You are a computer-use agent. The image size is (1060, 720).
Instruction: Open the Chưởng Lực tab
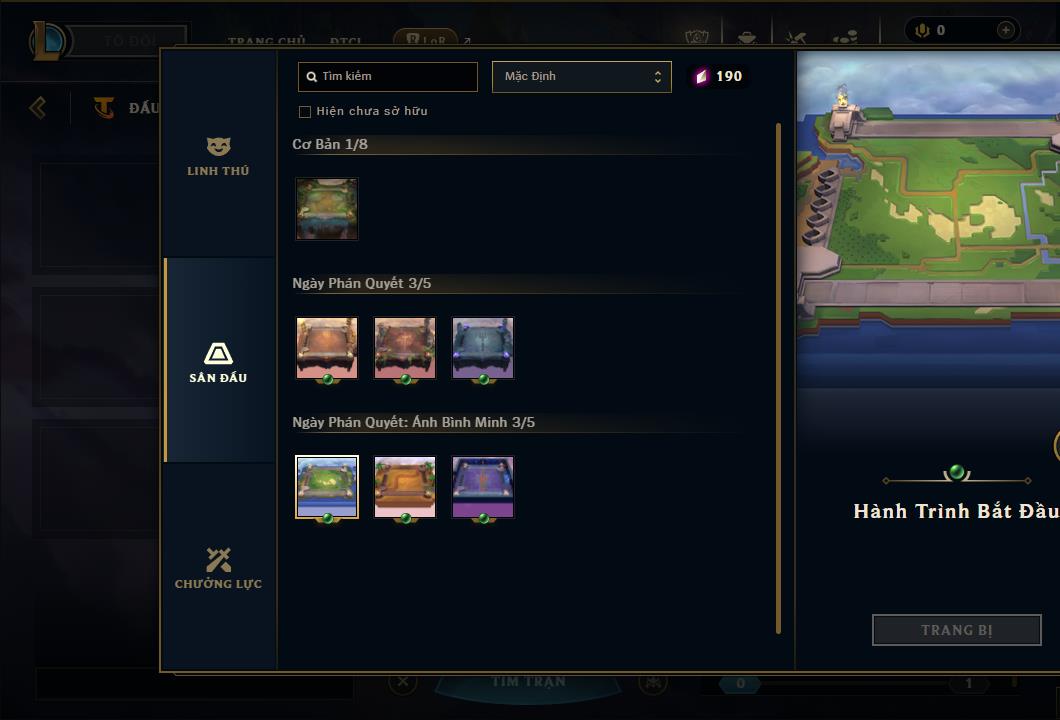(x=218, y=568)
